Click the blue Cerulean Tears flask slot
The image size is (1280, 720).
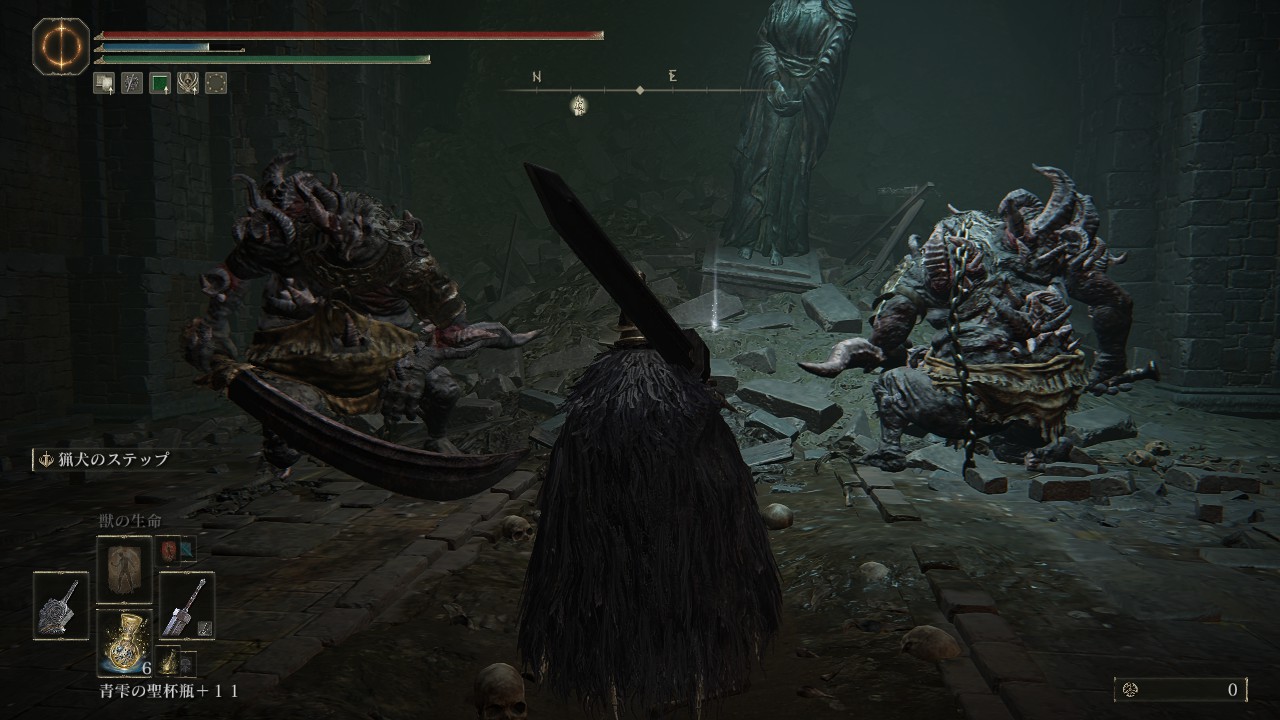124,642
